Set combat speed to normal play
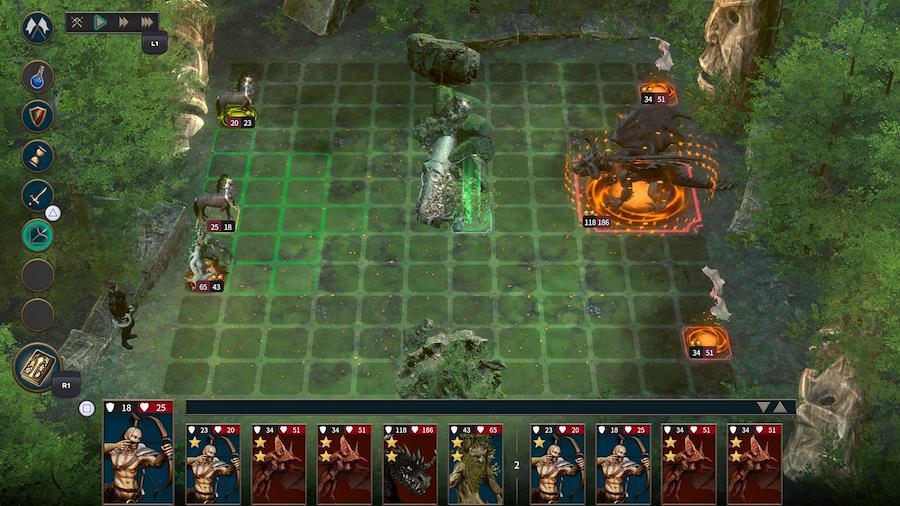 point(100,22)
